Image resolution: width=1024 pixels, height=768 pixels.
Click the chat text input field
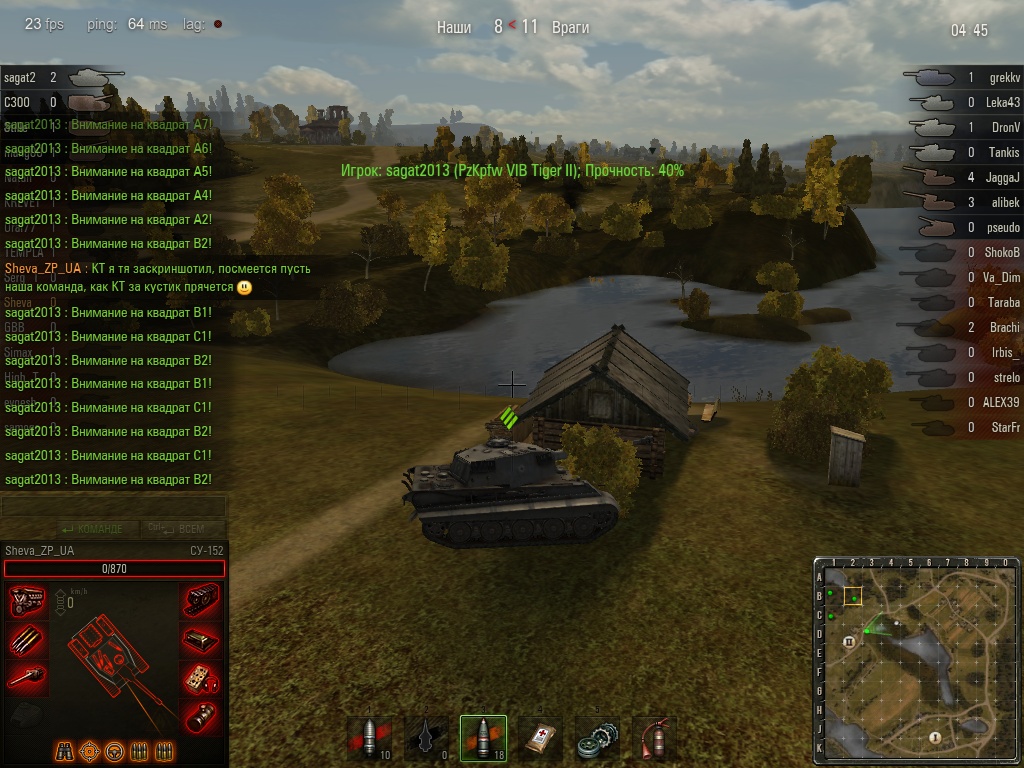[x=113, y=507]
